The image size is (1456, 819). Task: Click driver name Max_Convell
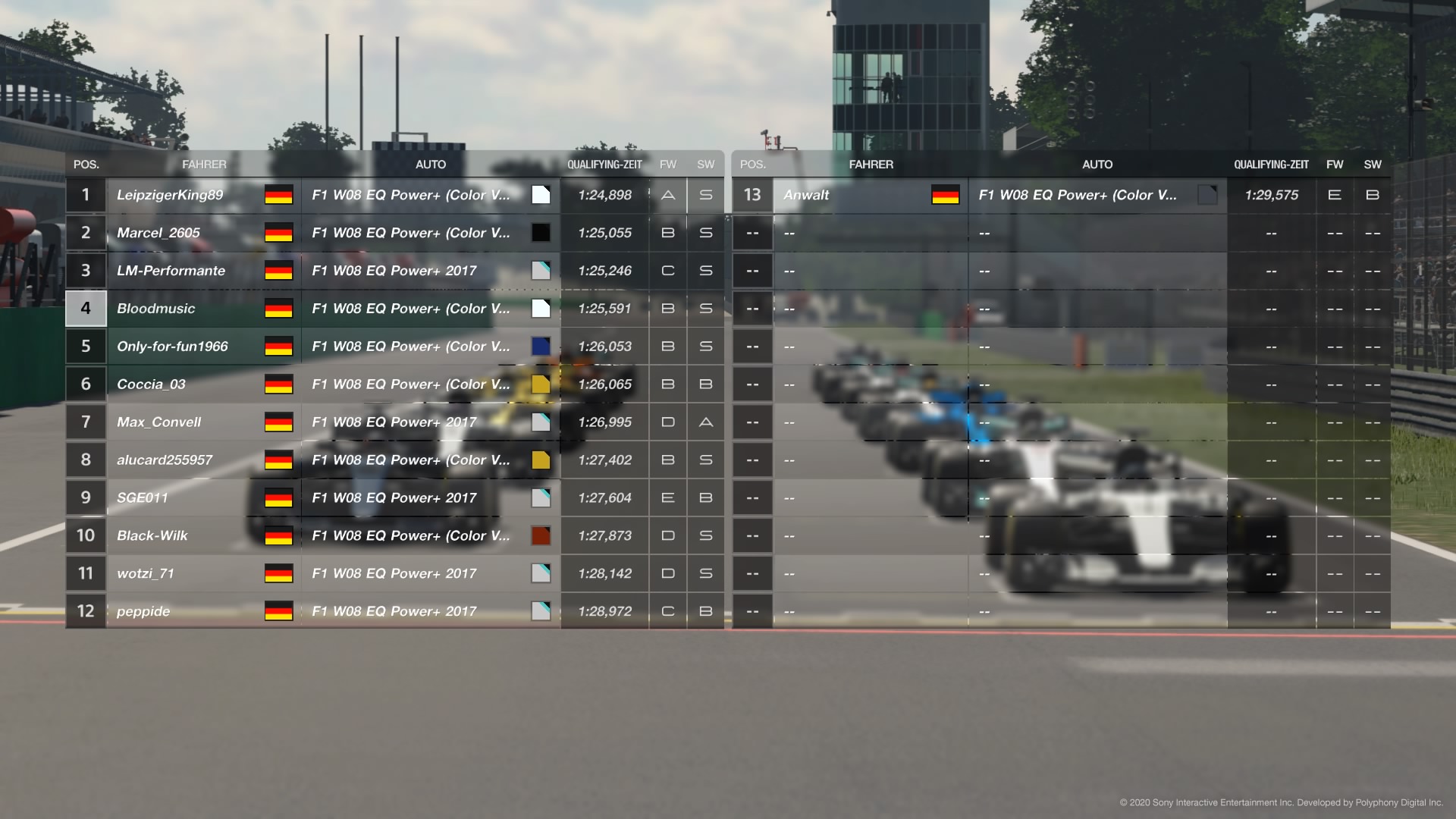(158, 422)
